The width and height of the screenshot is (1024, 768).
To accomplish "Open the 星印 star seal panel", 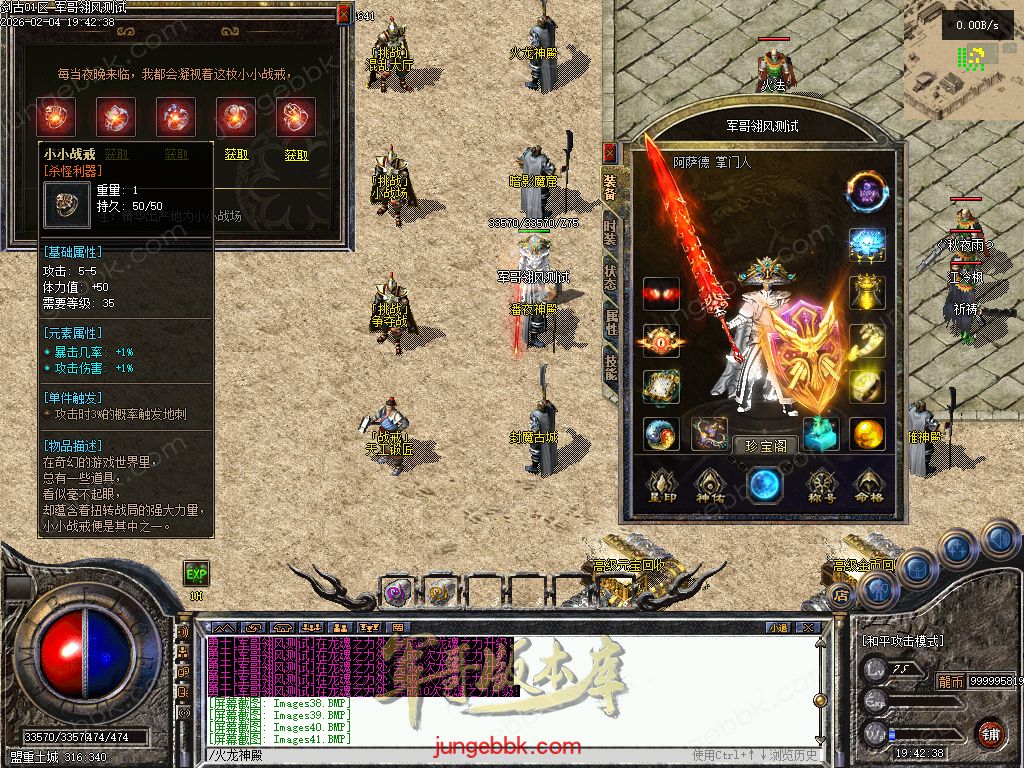I will 660,486.
